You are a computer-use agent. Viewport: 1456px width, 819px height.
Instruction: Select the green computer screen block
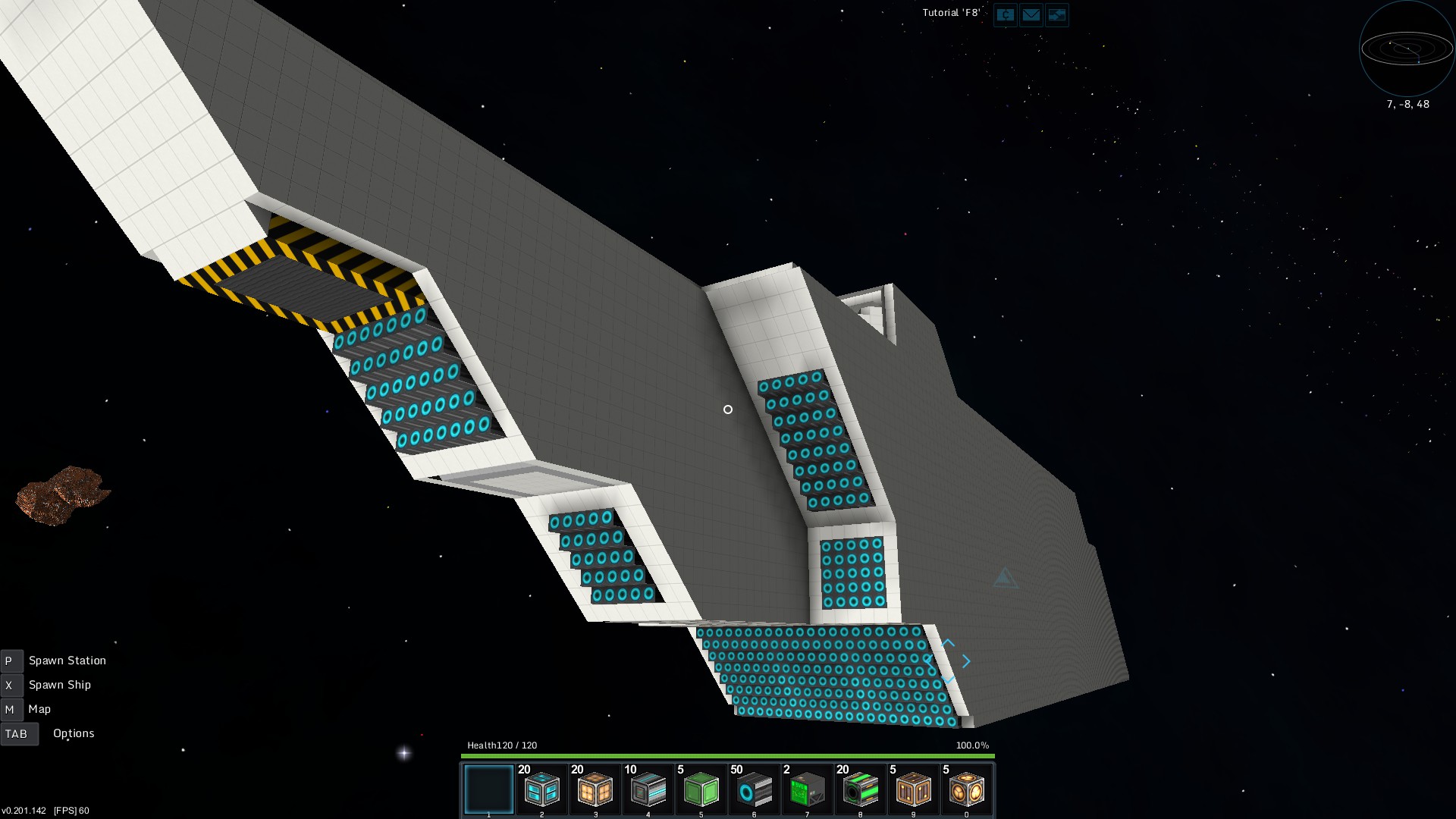[x=807, y=790]
